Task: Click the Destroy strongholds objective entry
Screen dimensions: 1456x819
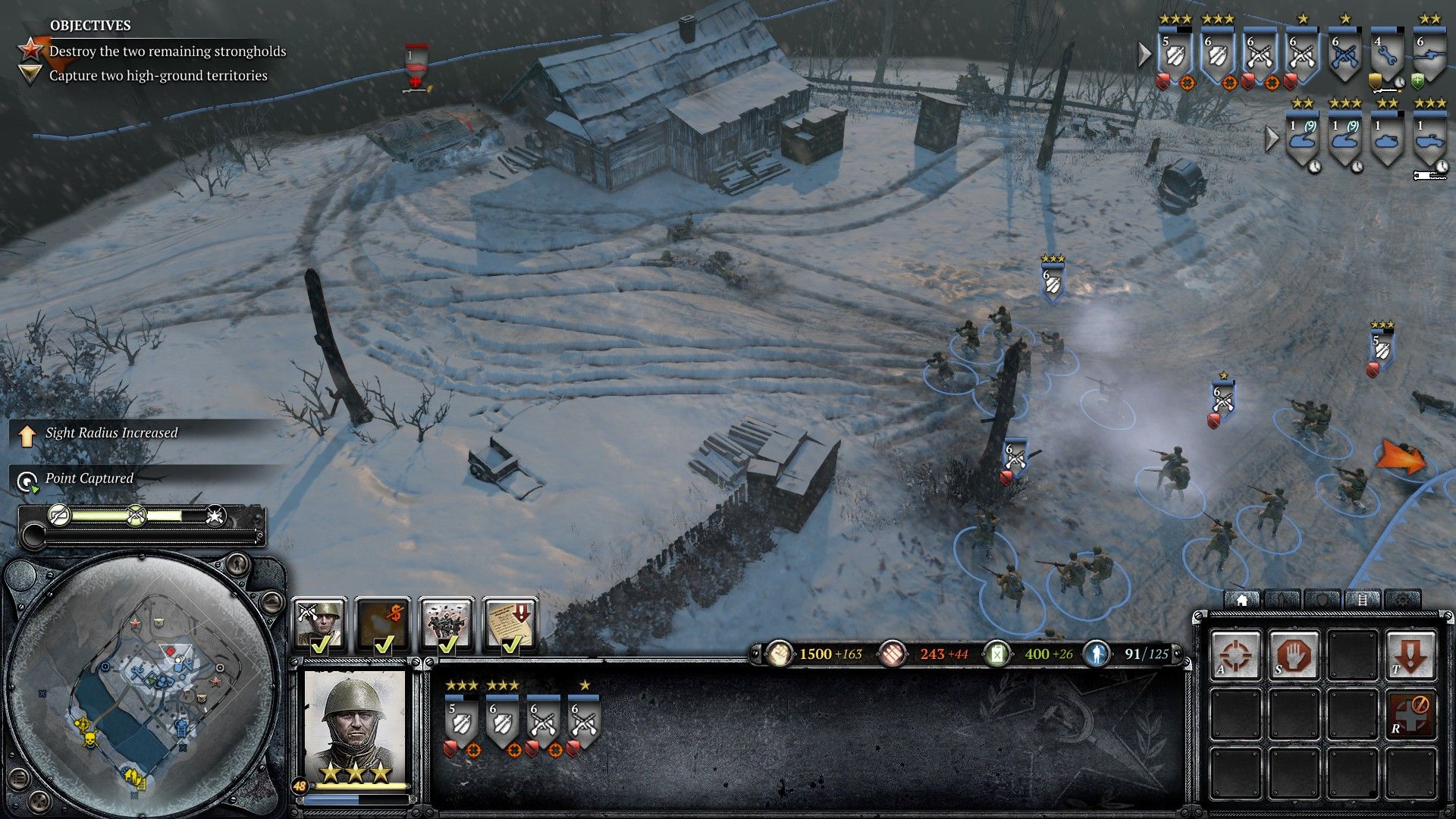Action: (167, 52)
